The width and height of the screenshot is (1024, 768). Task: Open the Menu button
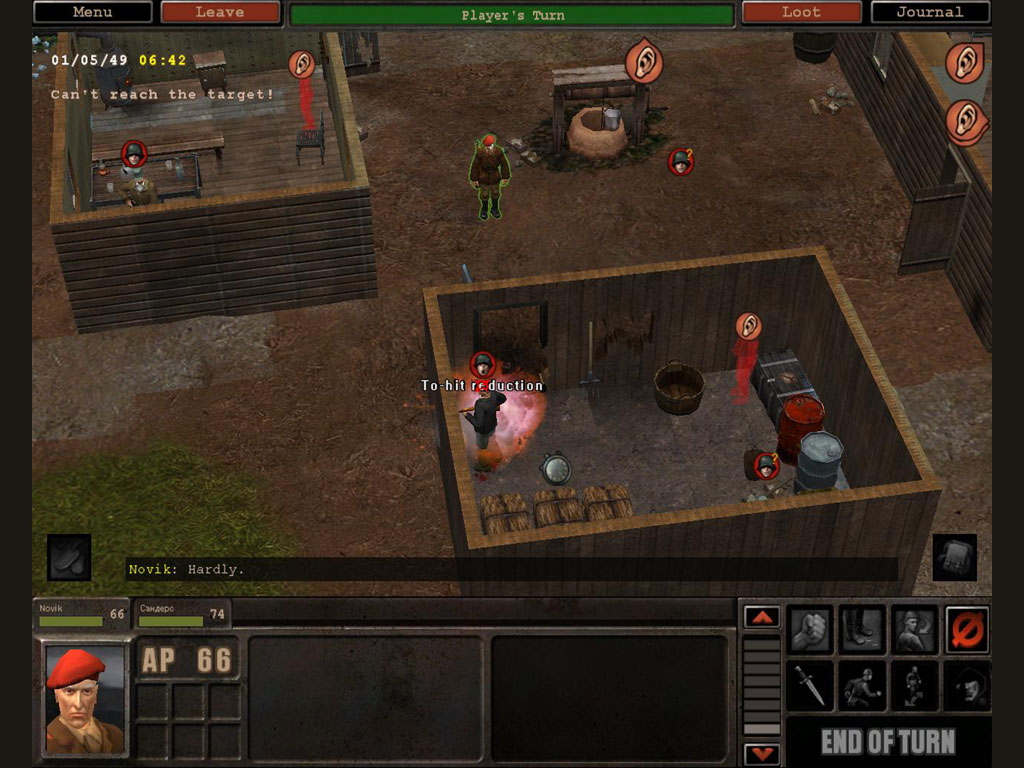coord(92,12)
